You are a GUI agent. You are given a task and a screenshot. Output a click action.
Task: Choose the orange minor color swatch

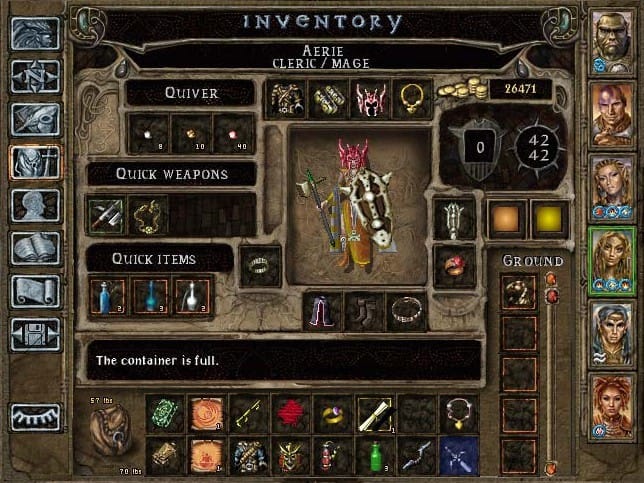pos(506,219)
